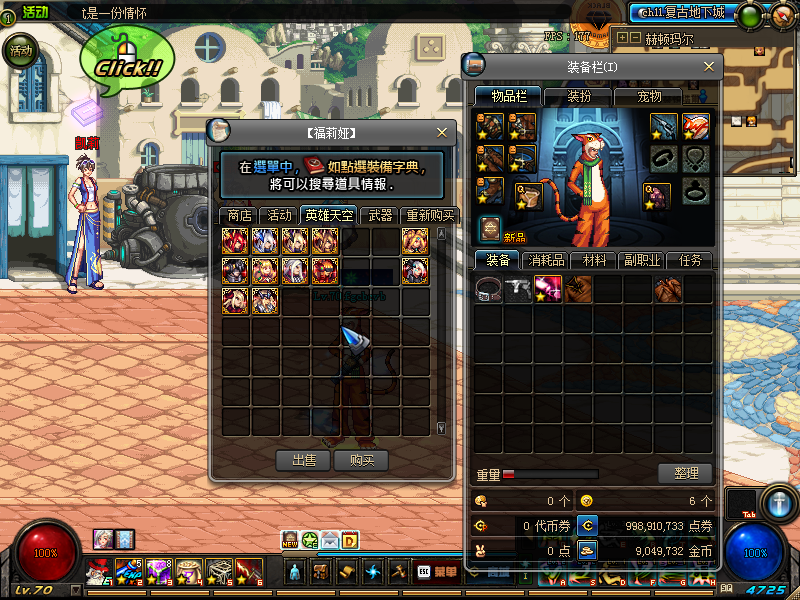
Task: Click the 购买 buy button
Action: coord(361,460)
